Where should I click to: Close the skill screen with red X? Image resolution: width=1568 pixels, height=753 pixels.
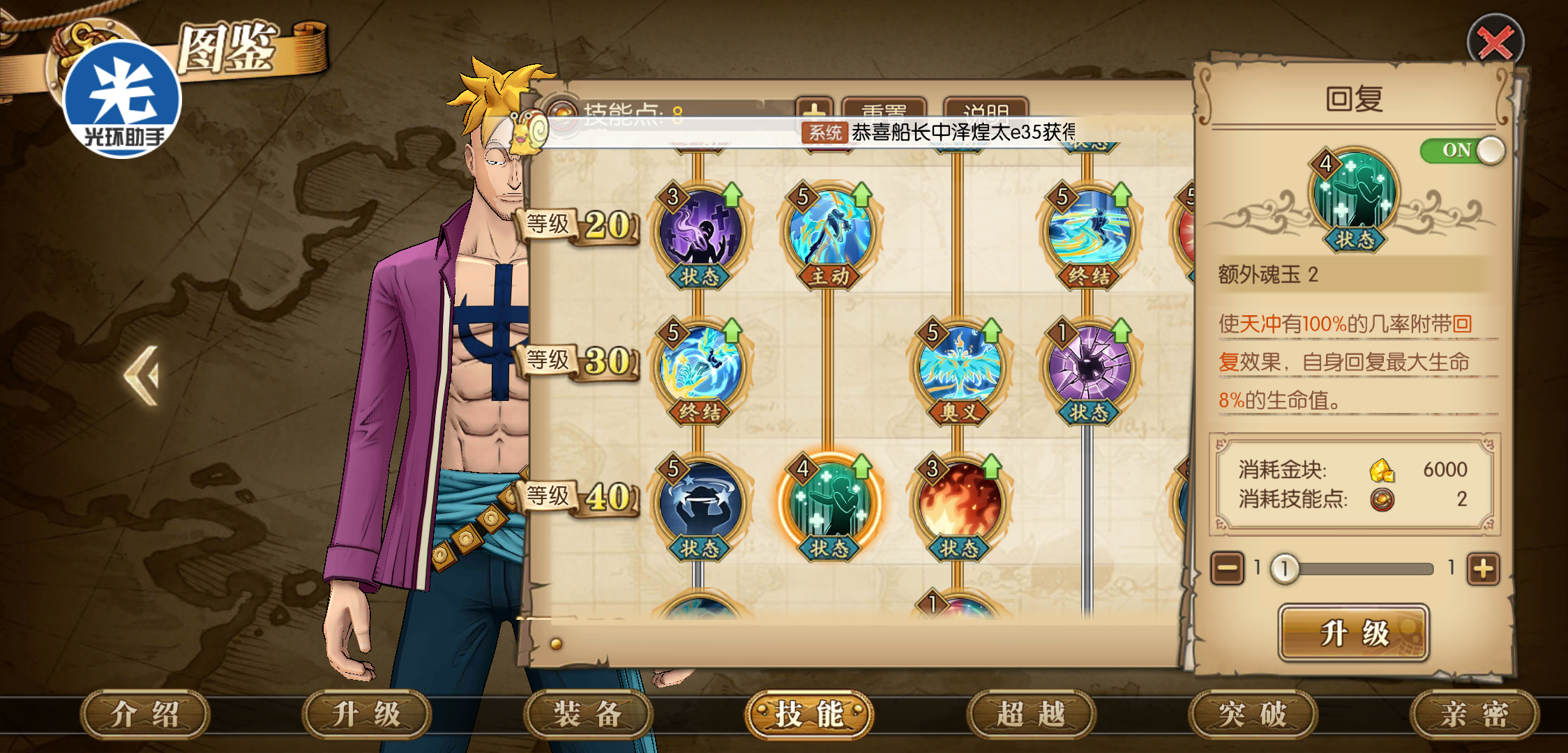click(1495, 43)
